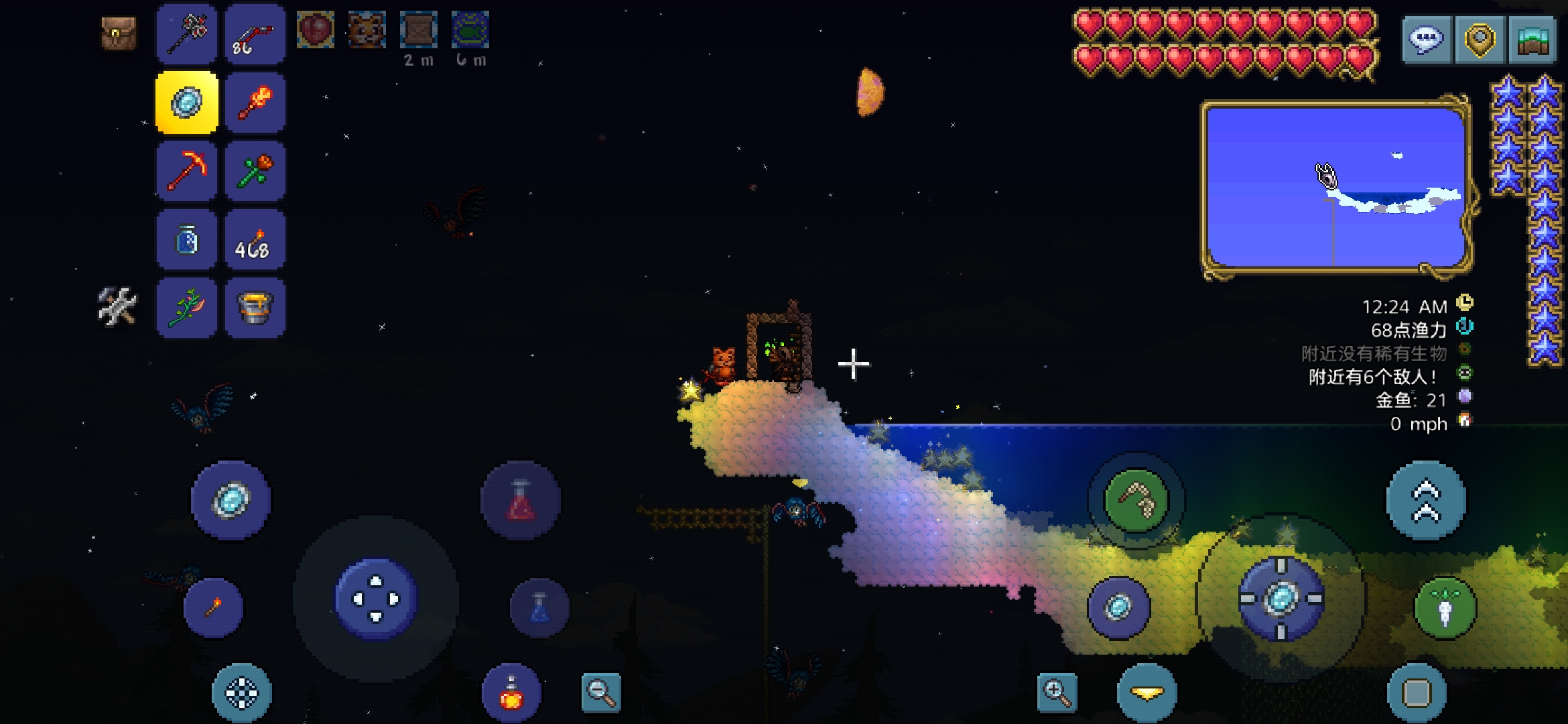
Task: Select the red pickaxe hotbar slot
Action: (x=187, y=171)
